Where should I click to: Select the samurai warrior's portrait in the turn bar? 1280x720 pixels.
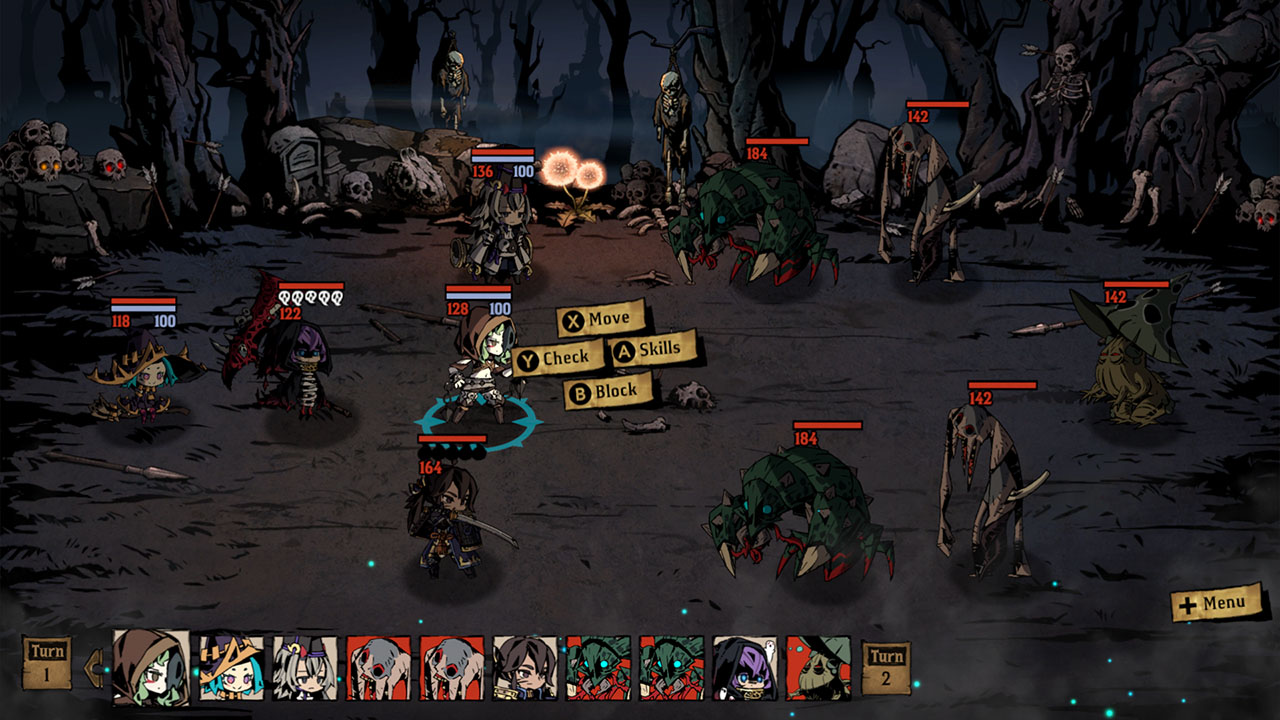point(528,670)
